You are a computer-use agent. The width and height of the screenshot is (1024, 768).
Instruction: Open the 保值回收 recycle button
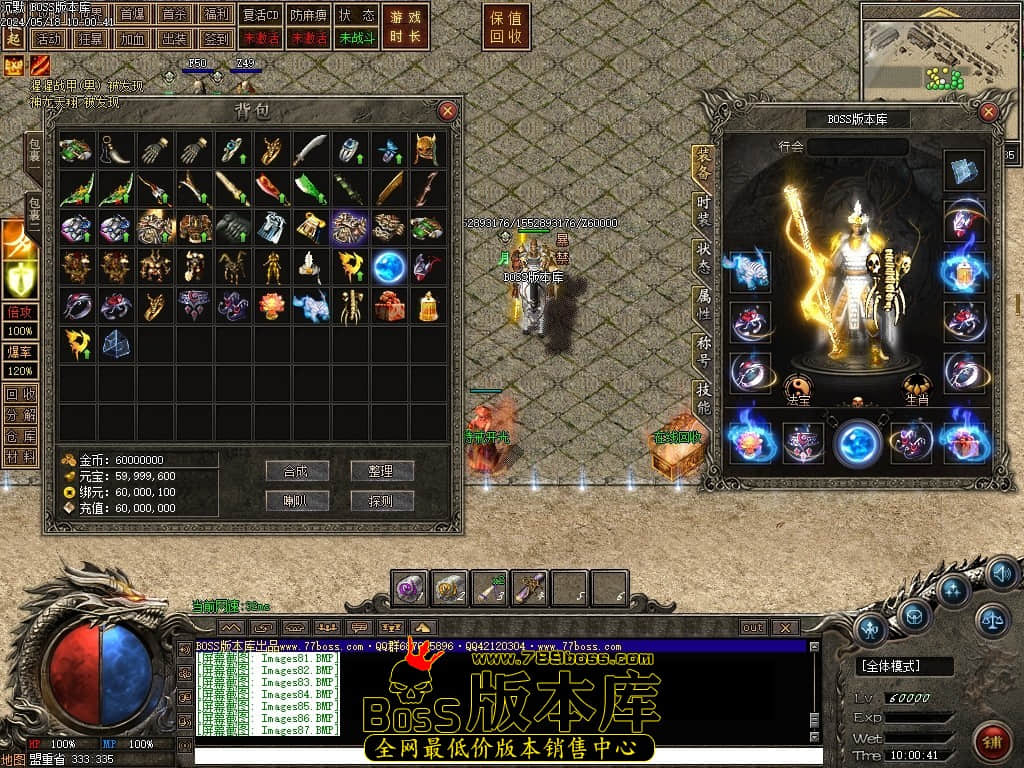506,27
